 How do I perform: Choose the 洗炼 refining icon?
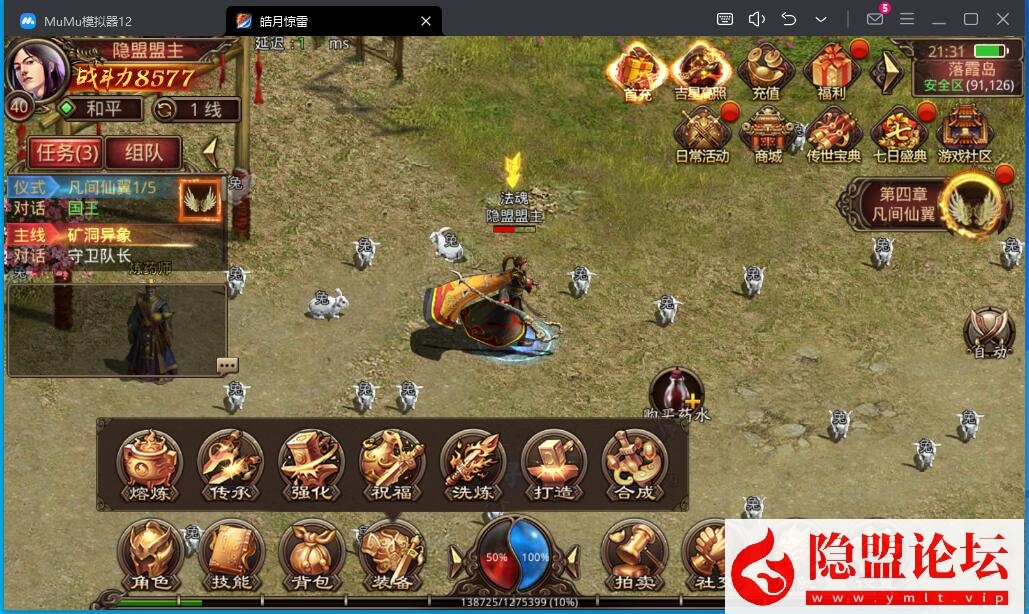(x=473, y=465)
